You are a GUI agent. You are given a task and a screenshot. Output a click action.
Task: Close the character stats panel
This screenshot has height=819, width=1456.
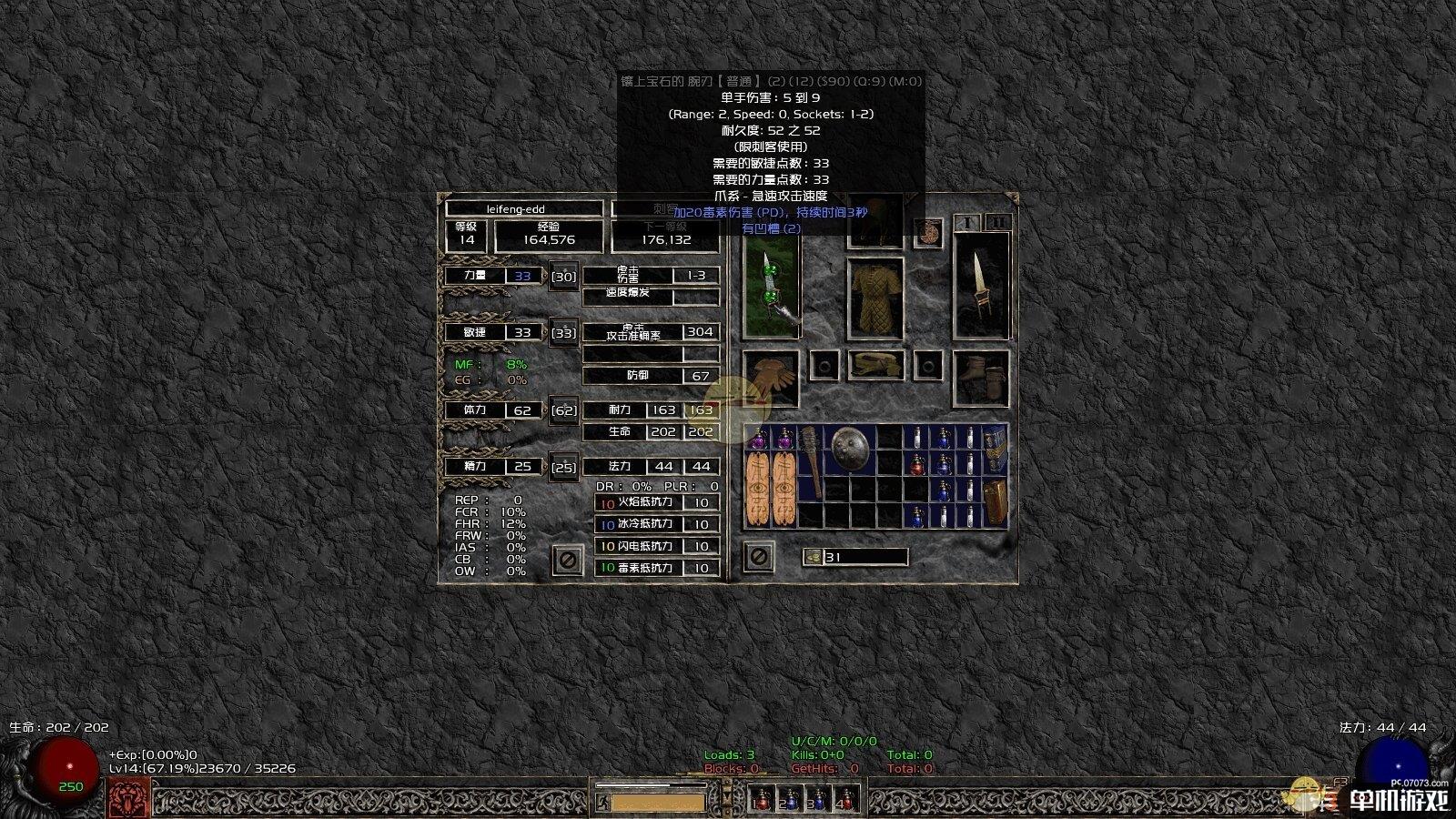pyautogui.click(x=566, y=560)
